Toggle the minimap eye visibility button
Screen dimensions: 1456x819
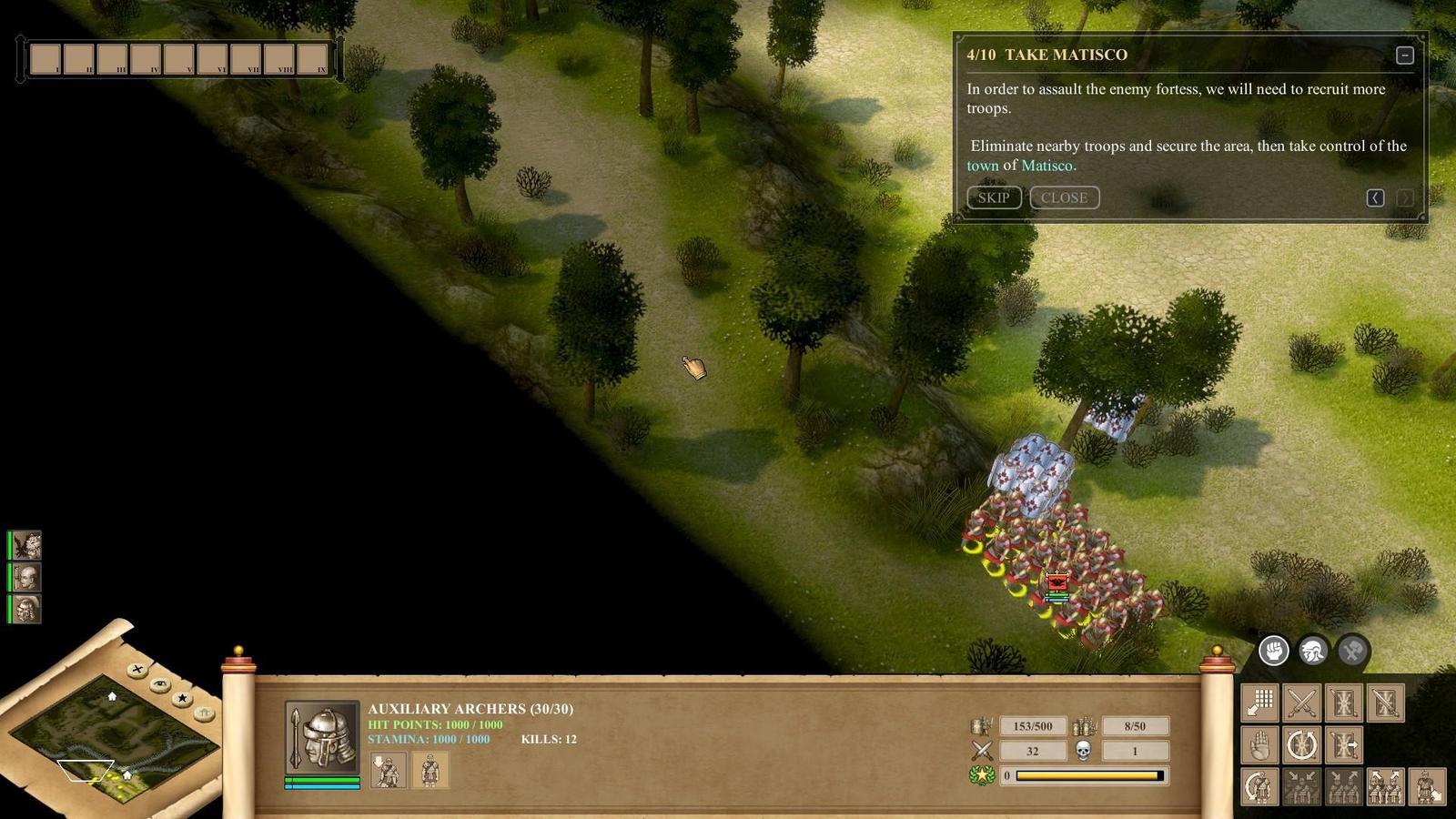pyautogui.click(x=160, y=683)
